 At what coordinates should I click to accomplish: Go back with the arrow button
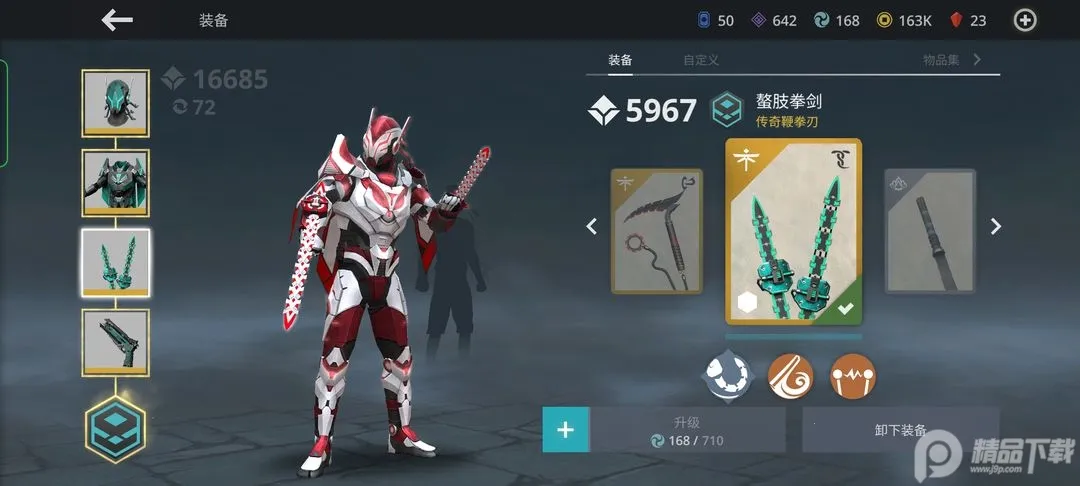tap(117, 20)
